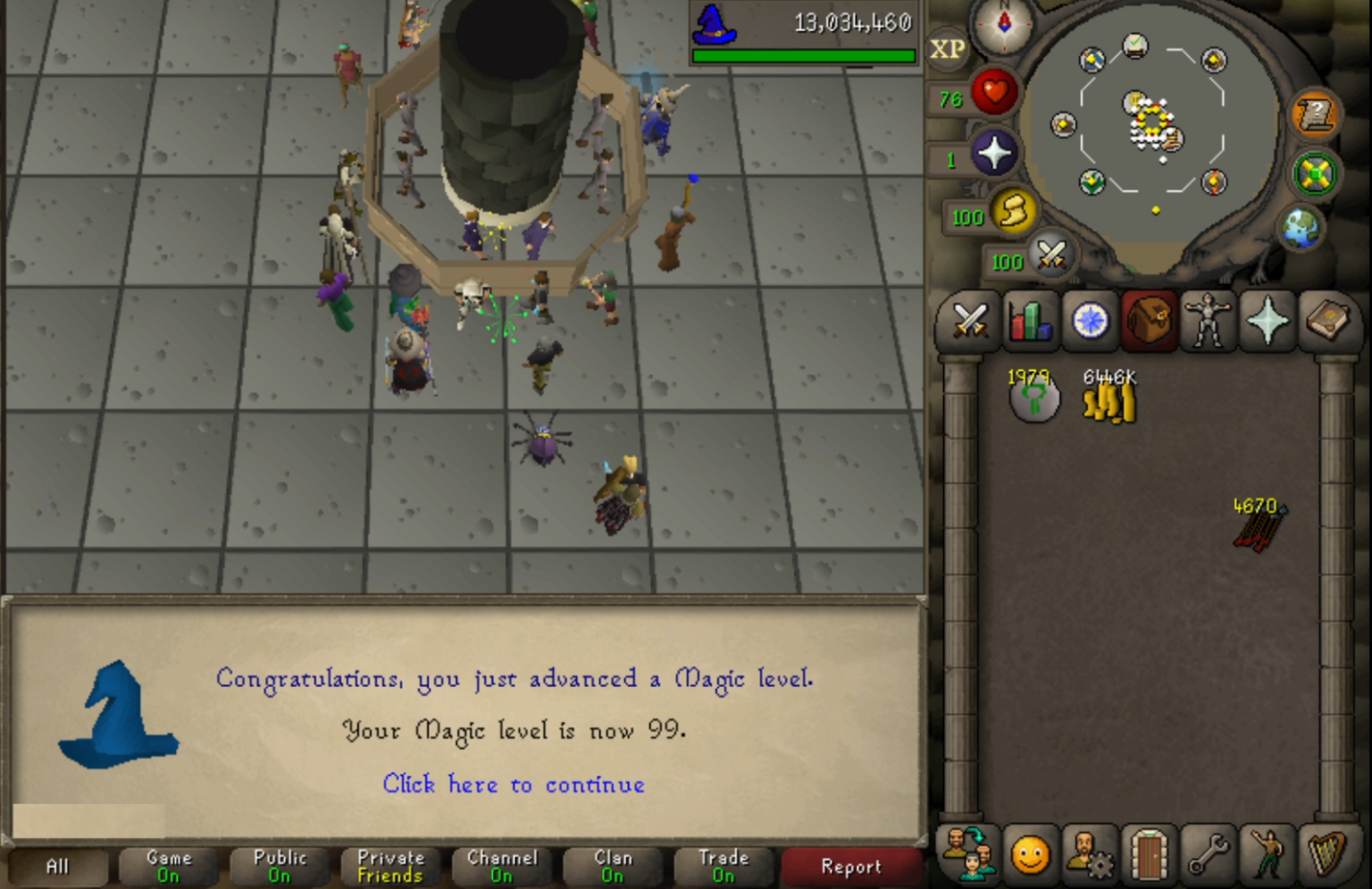Screen dimensions: 1372x889
Task: Open the Worn Equipment tab
Action: click(x=1208, y=322)
